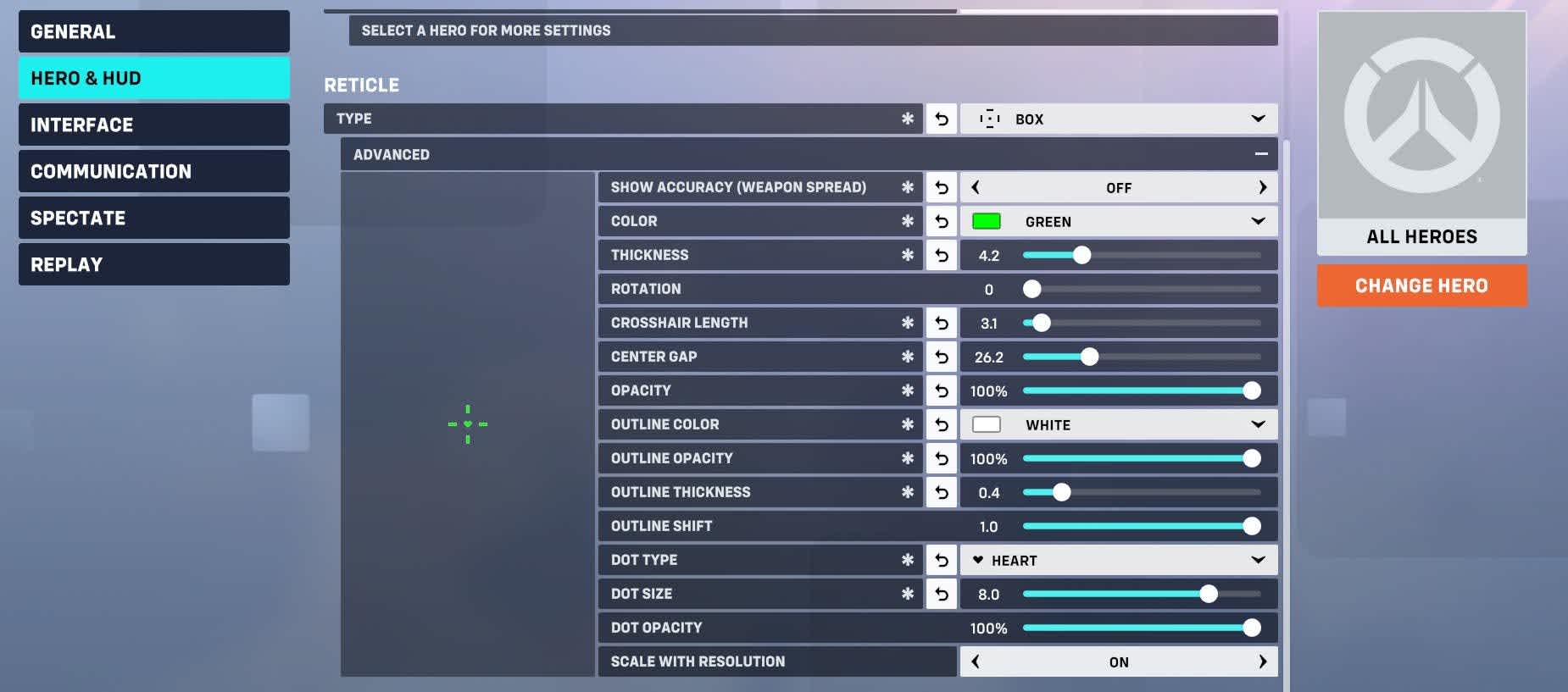Reset the Color setting via its undo arrow
The height and width of the screenshot is (692, 1568).
941,220
